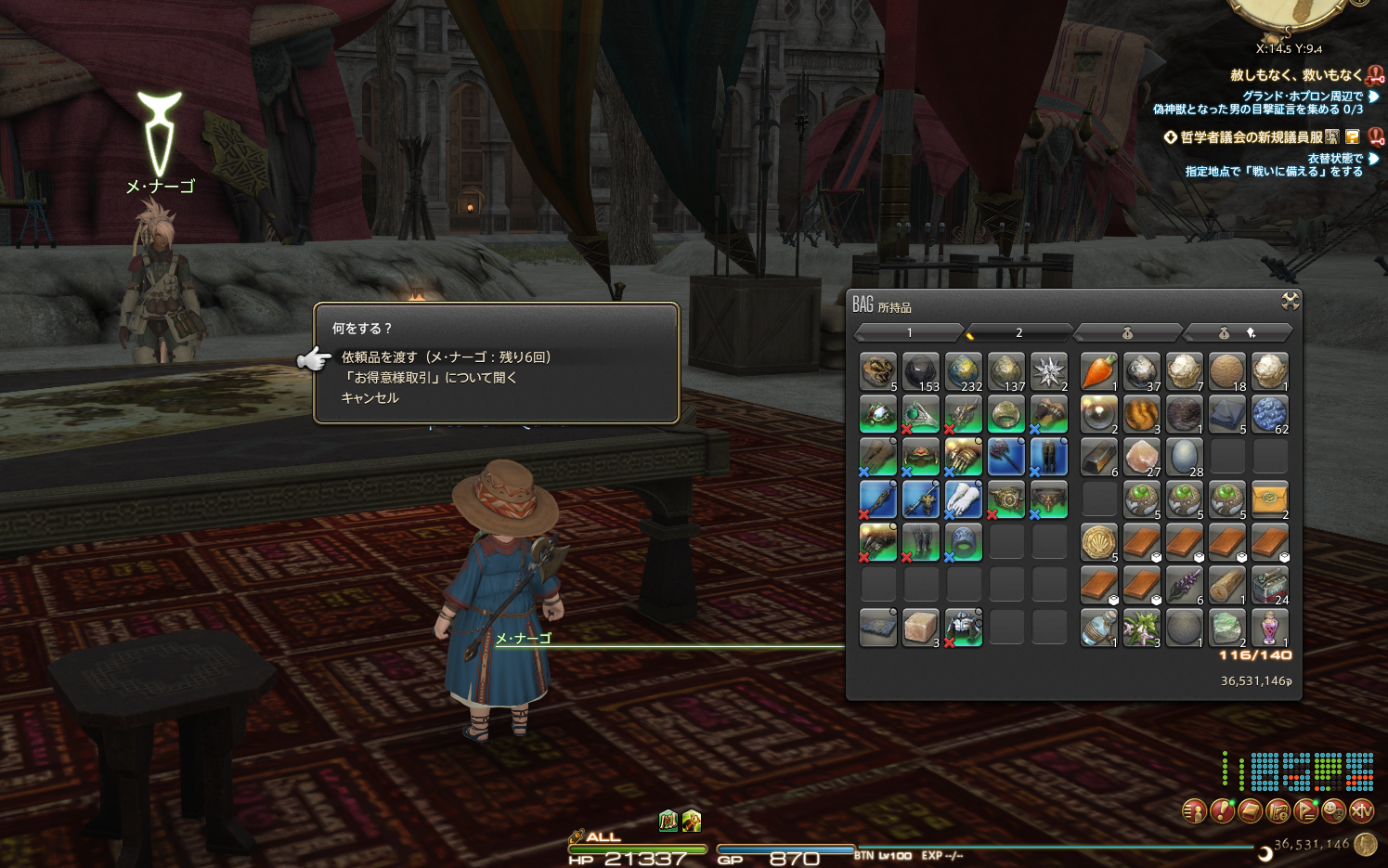Image resolution: width=1388 pixels, height=868 pixels.
Task: Click the blue battle axe slot
Action: point(1006,457)
